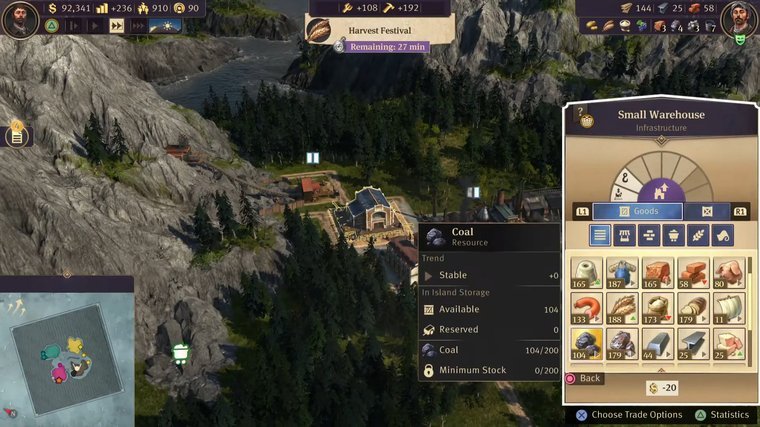Select the grain goods slot showing 188
Screen dimensions: 760x427
pos(623,307)
